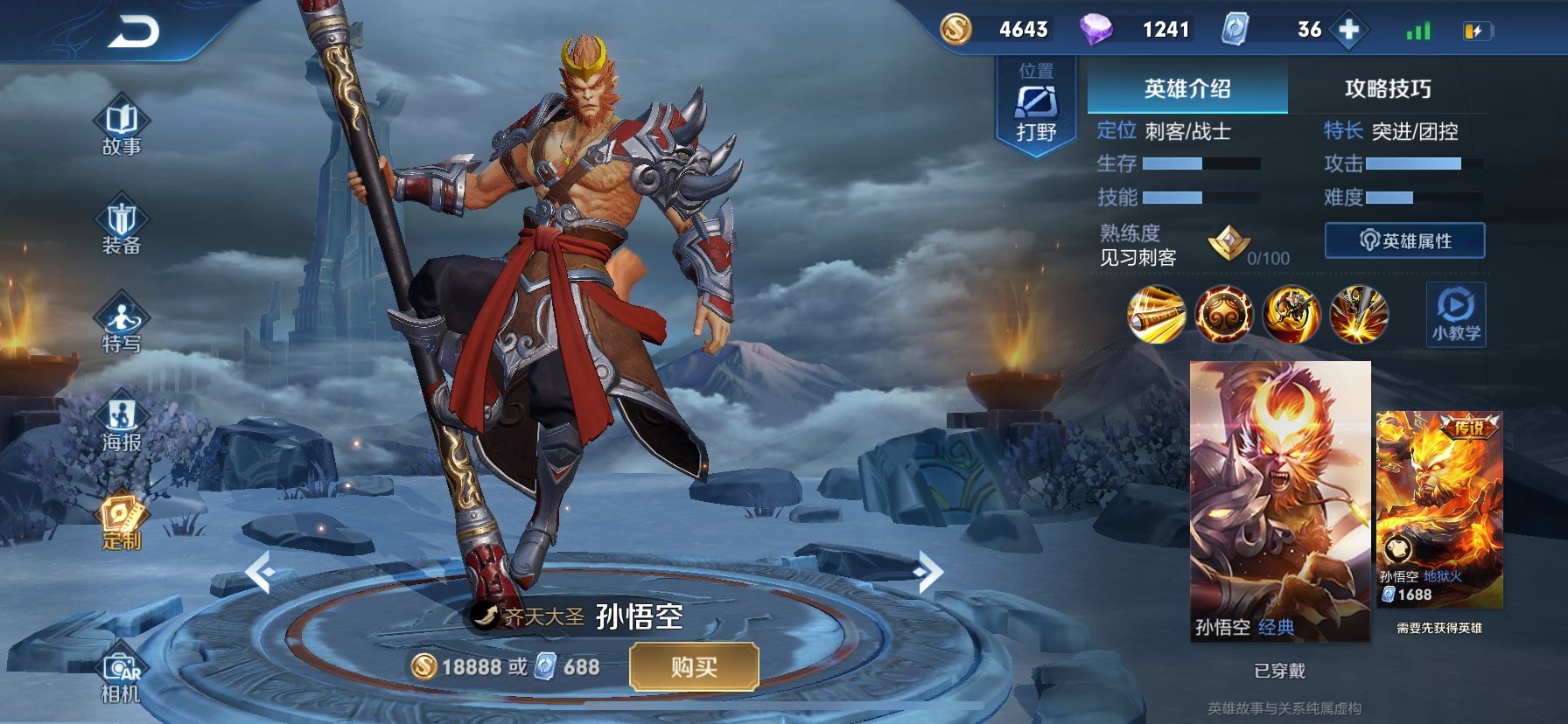Open the 英雄属性 hero attributes panel
1568x724 pixels.
pos(1404,240)
